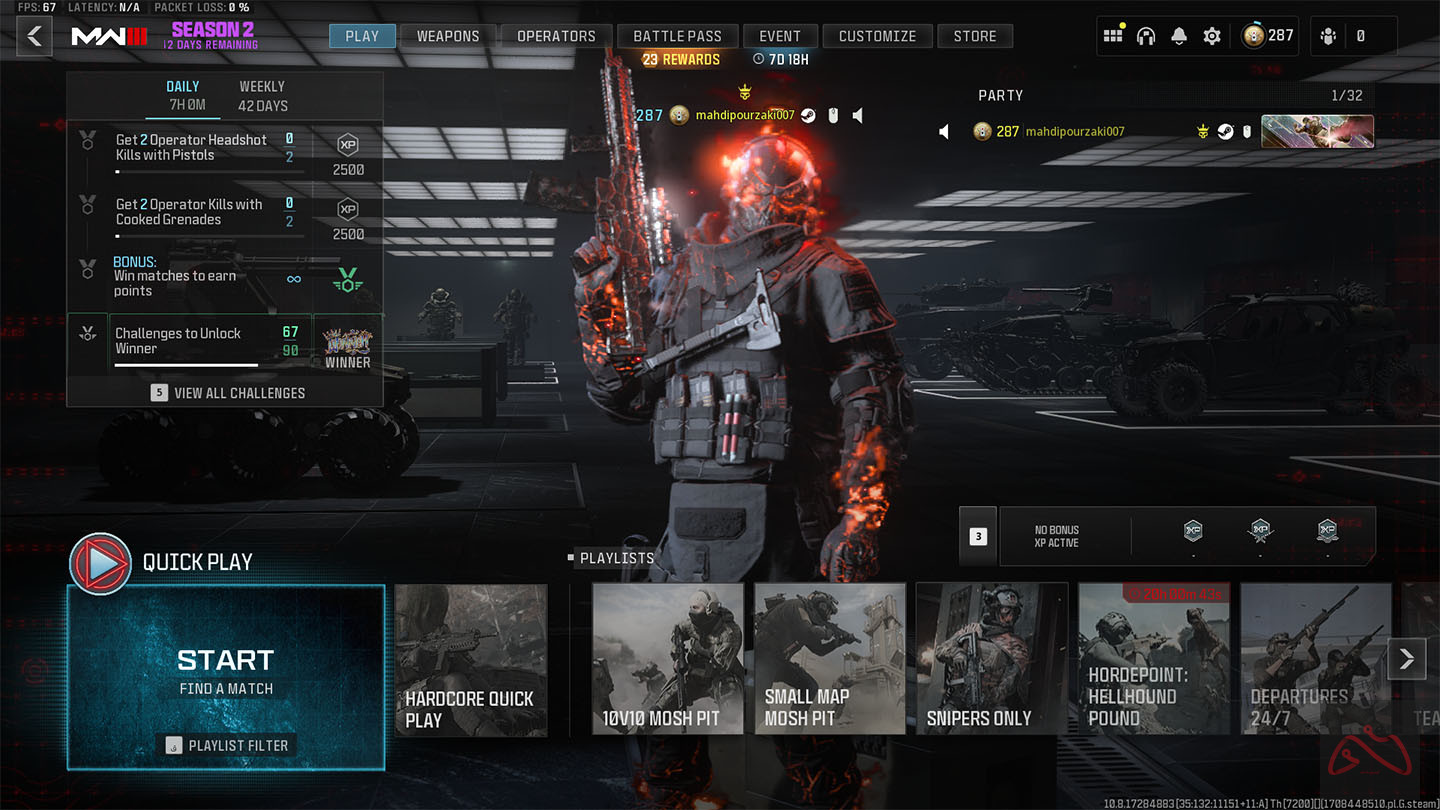
Task: Open the settings gear
Action: click(1212, 35)
